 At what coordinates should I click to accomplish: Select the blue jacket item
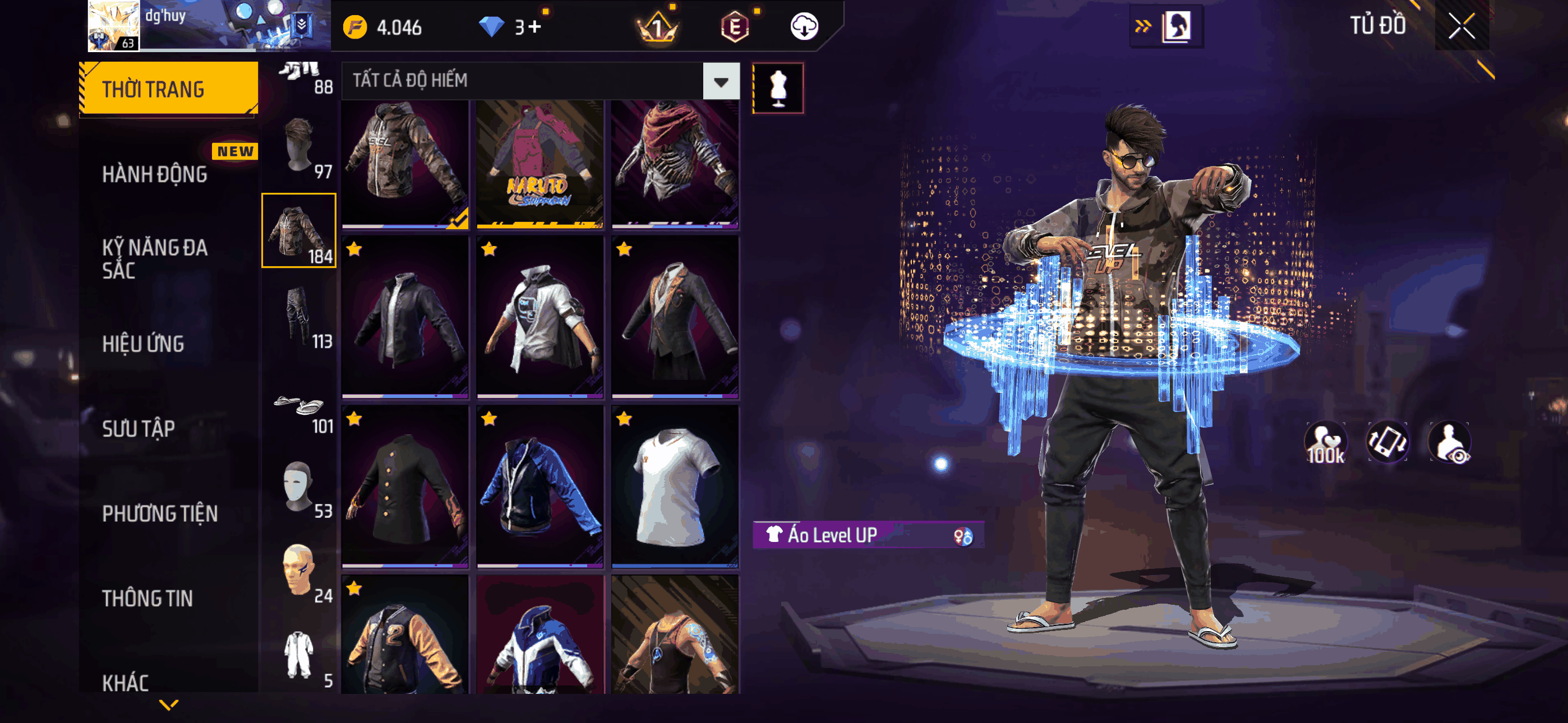tap(539, 487)
